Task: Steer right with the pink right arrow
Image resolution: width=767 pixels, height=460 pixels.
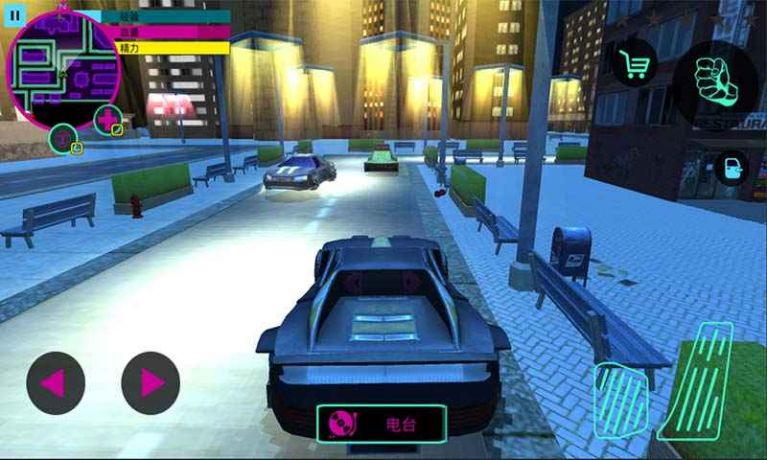Action: coord(151,382)
